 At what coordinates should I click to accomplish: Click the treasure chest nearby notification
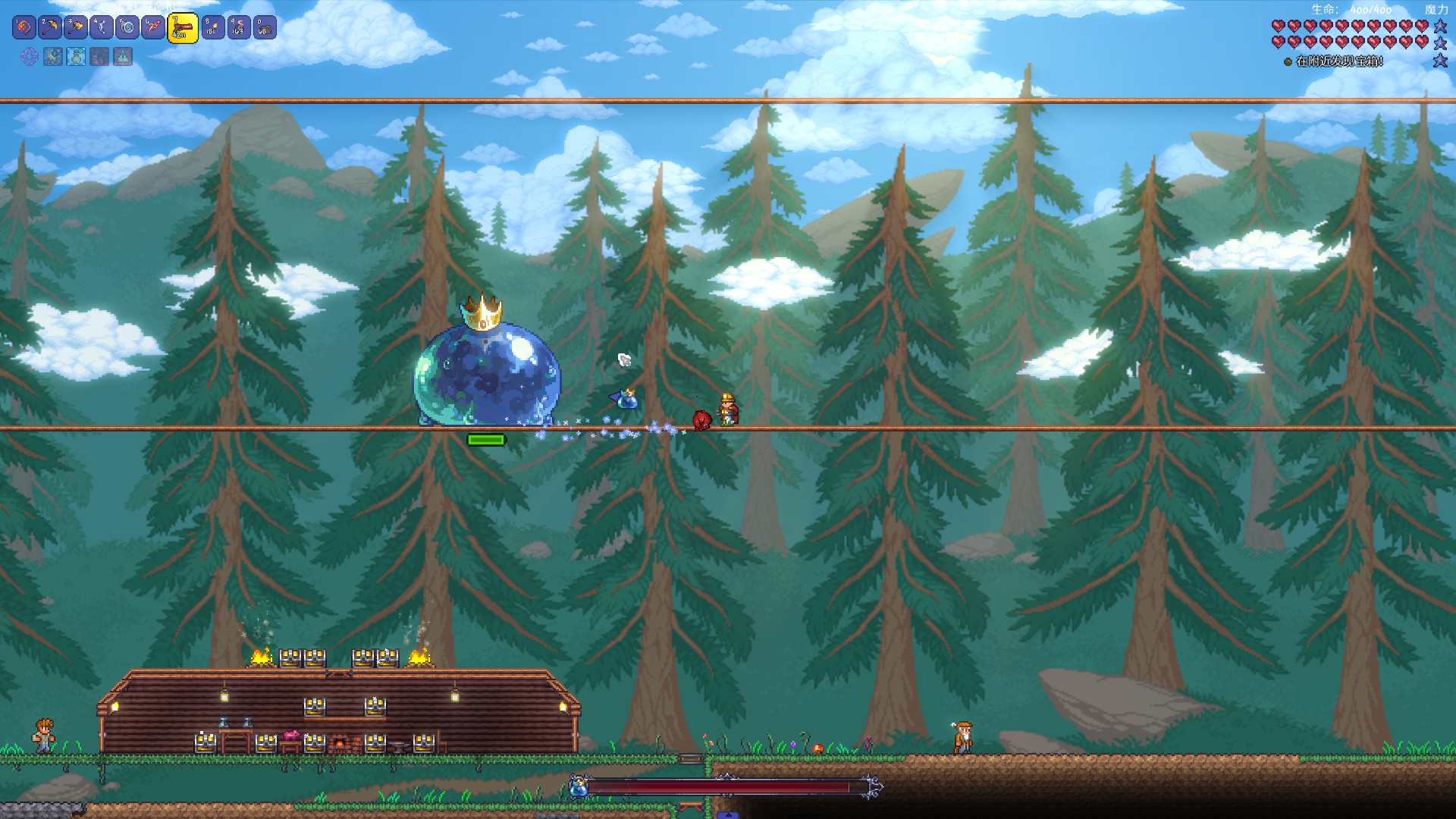(x=1338, y=61)
